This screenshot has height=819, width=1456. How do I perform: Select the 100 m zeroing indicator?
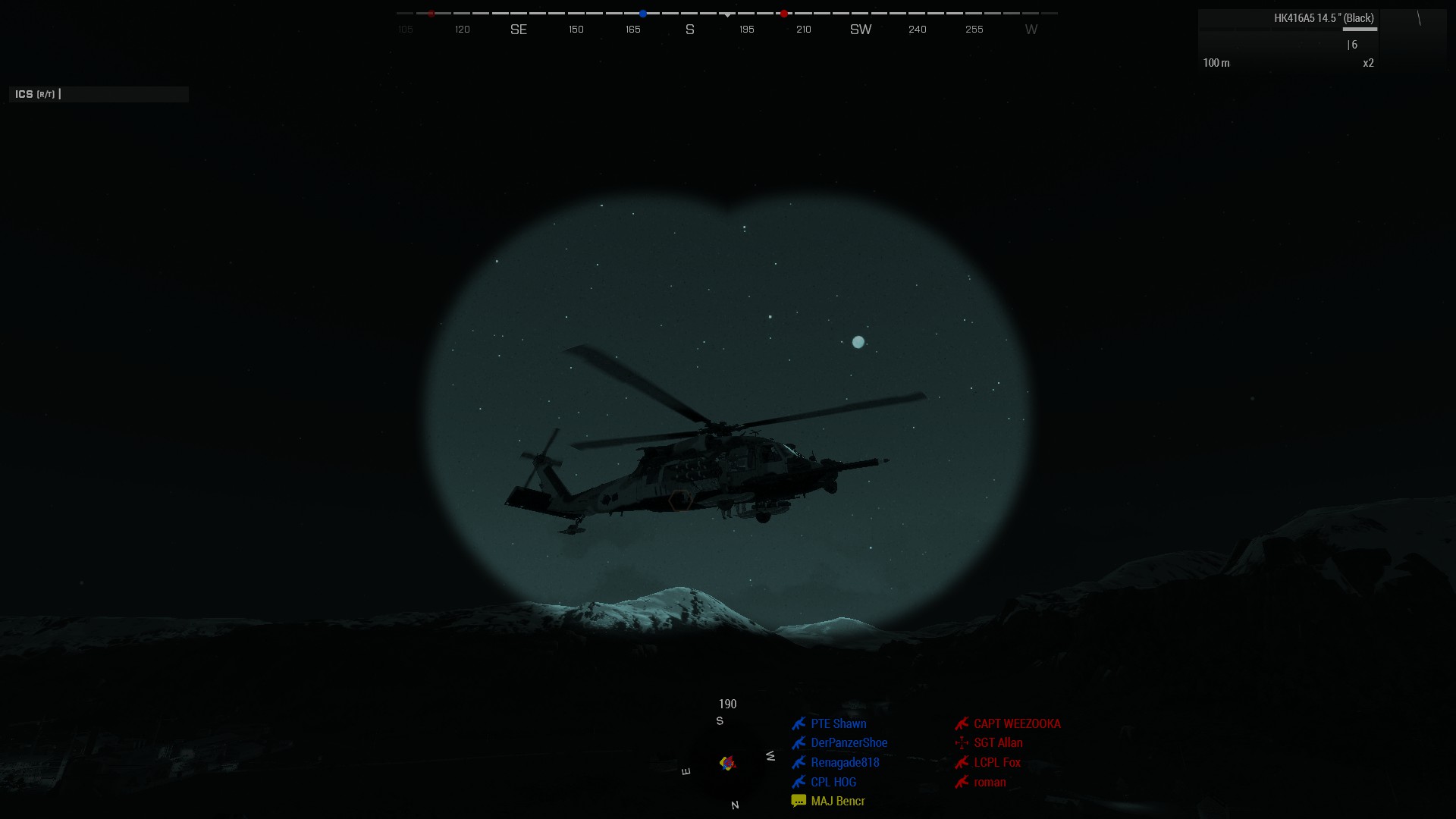(x=1217, y=64)
